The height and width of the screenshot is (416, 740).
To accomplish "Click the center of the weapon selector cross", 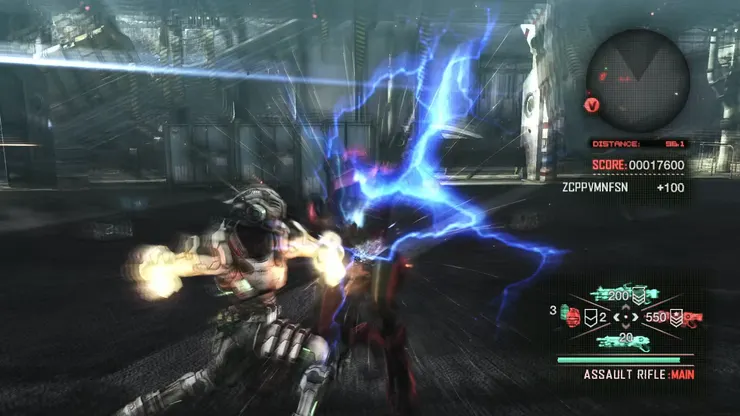I will [625, 318].
